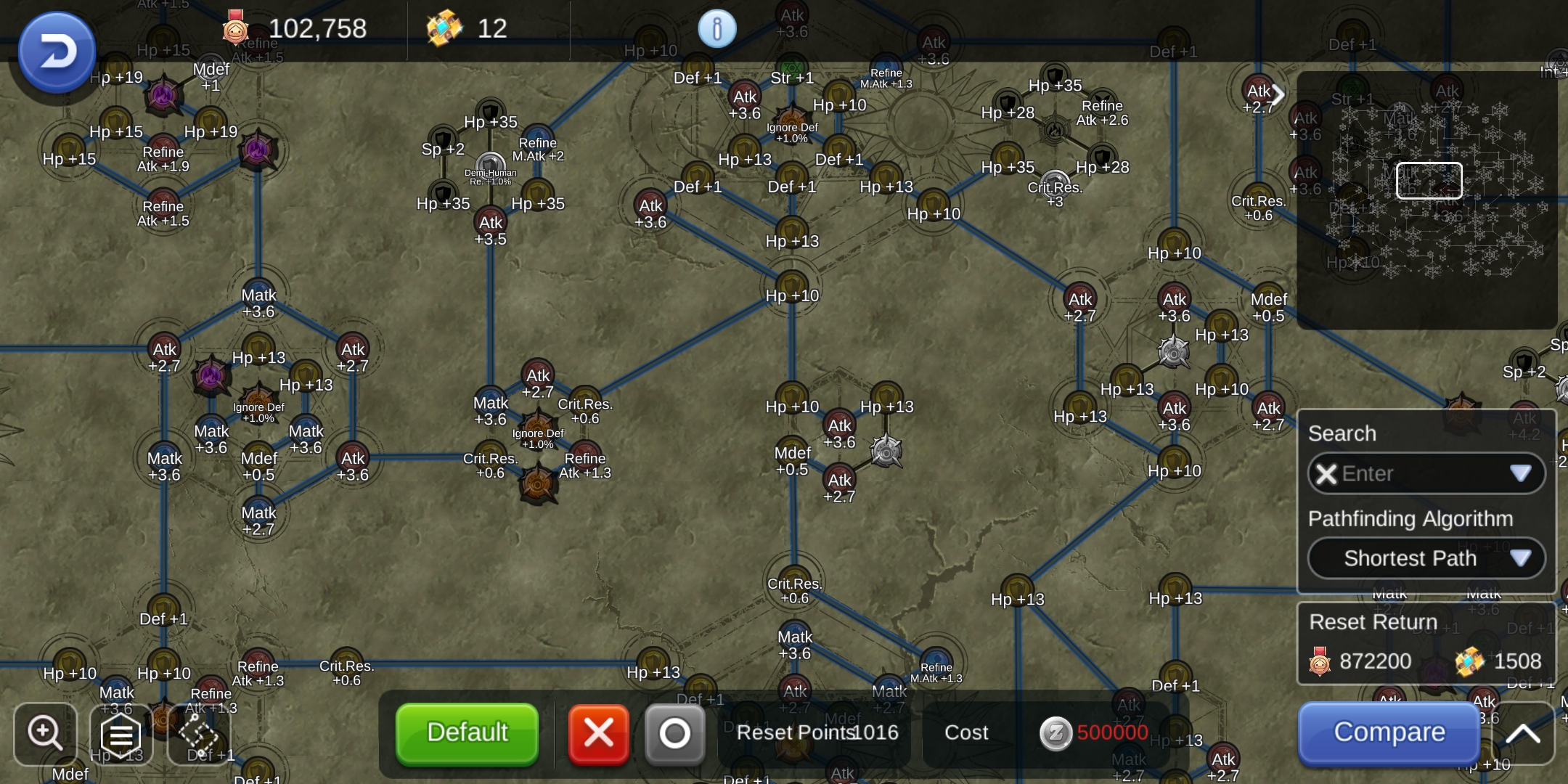
Task: Click the rune grid minimap
Action: tap(1427, 200)
